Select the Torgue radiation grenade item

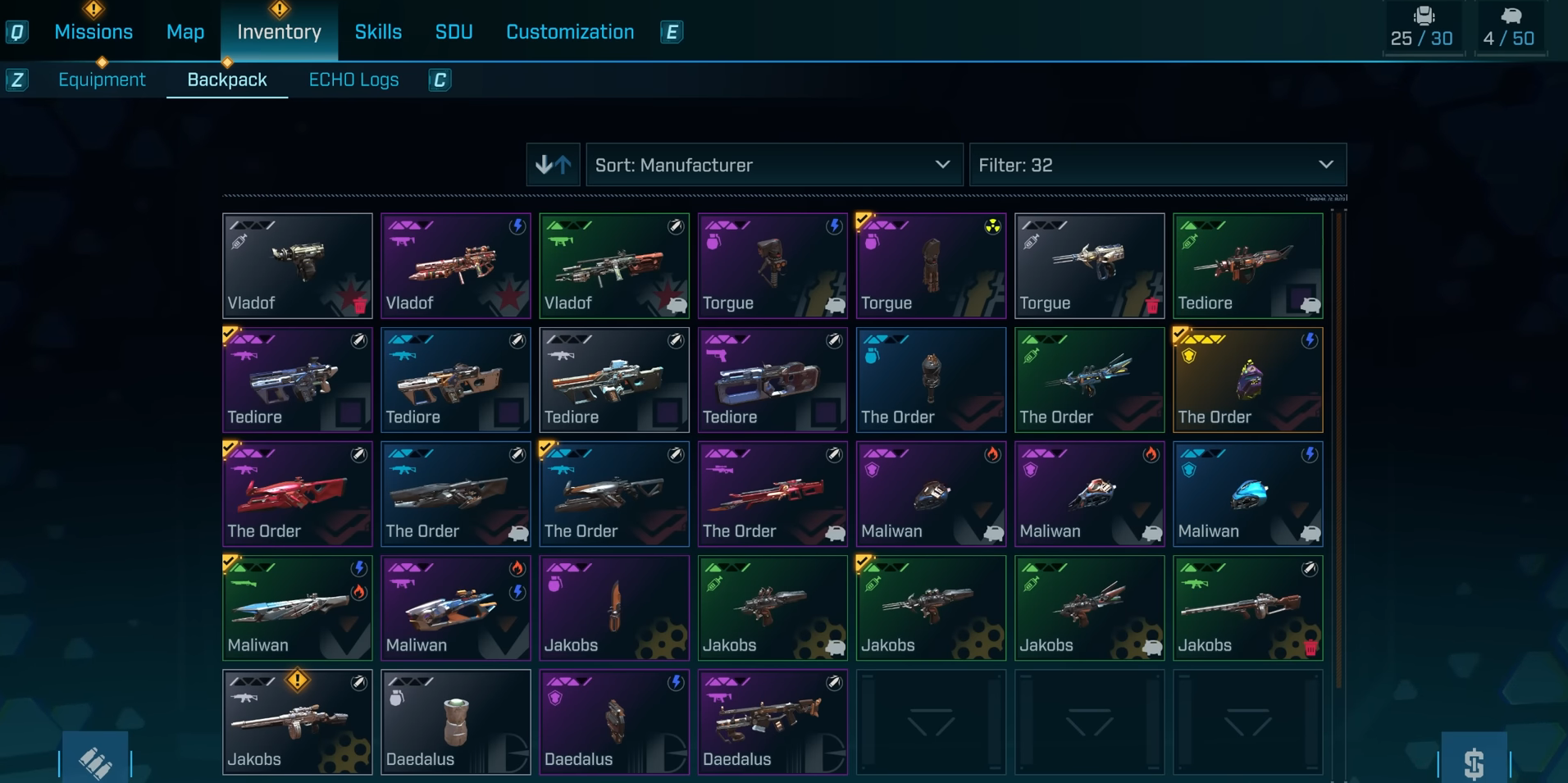(931, 266)
